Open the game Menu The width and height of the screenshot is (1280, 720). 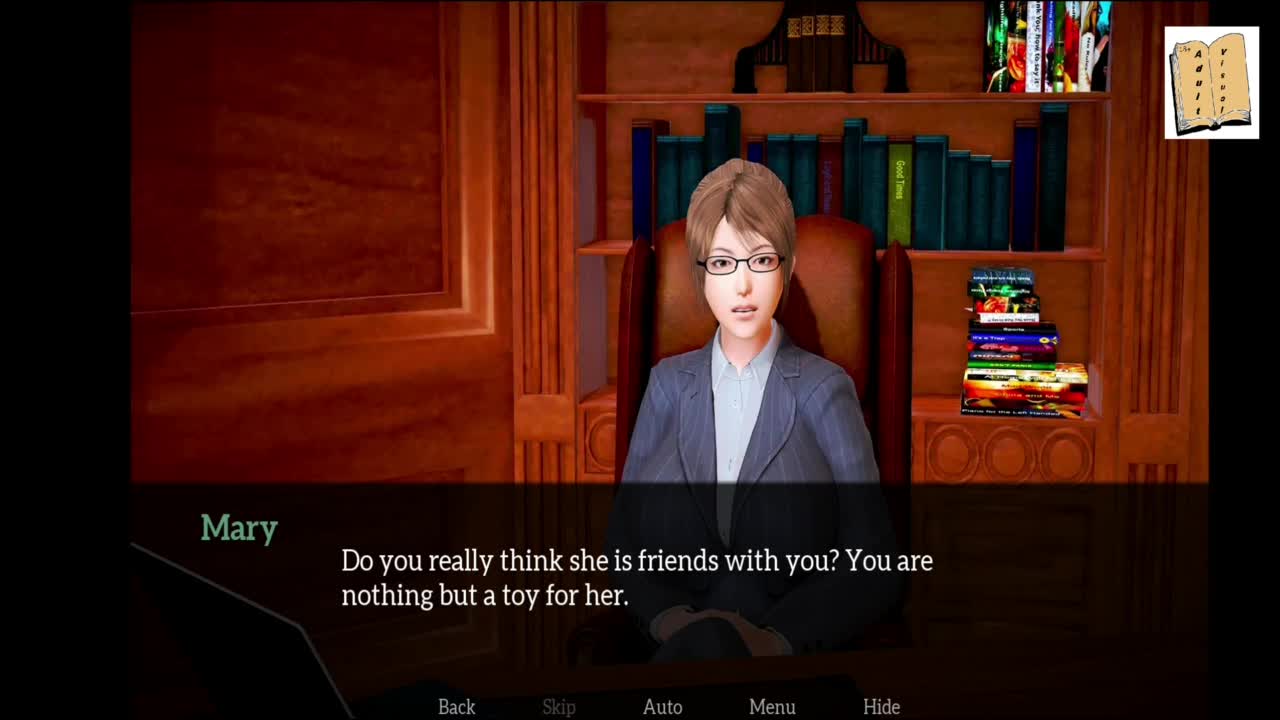click(772, 707)
